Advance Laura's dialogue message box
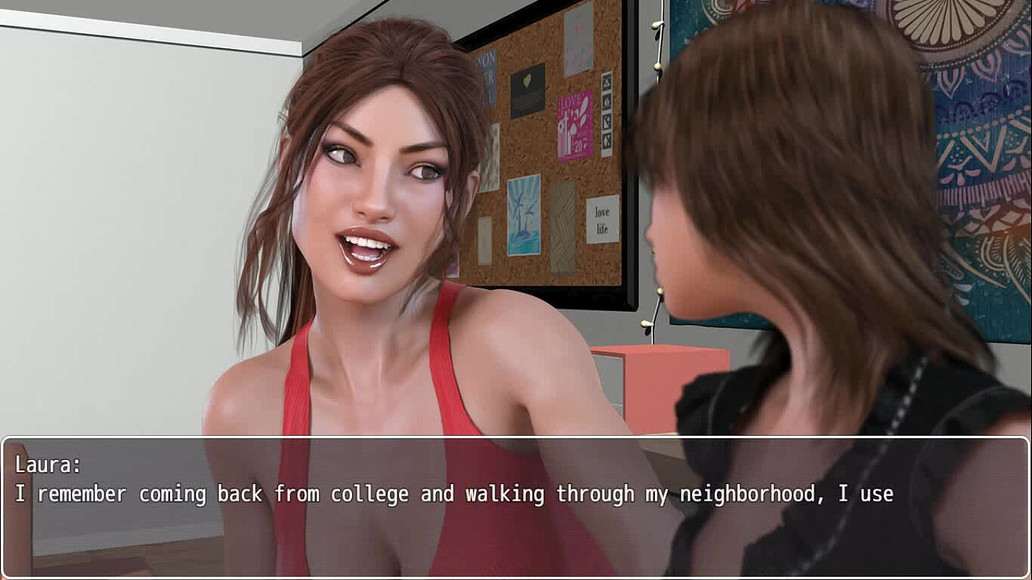This screenshot has height=580, width=1032. (x=515, y=507)
